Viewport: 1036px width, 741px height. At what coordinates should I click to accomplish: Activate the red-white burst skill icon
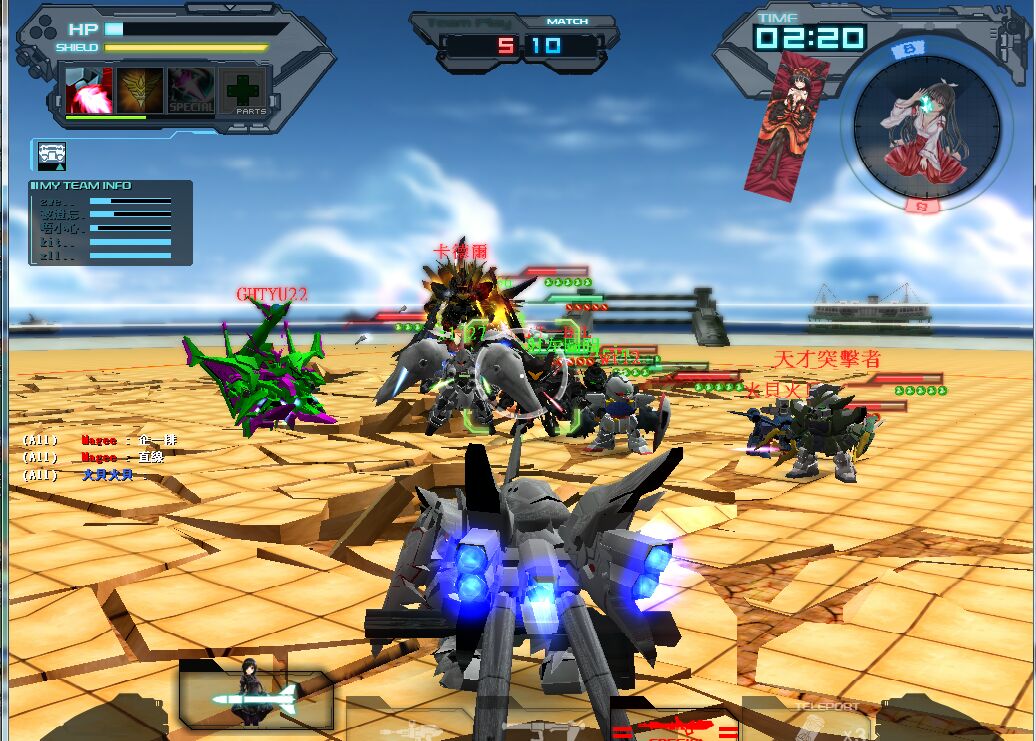(88, 90)
